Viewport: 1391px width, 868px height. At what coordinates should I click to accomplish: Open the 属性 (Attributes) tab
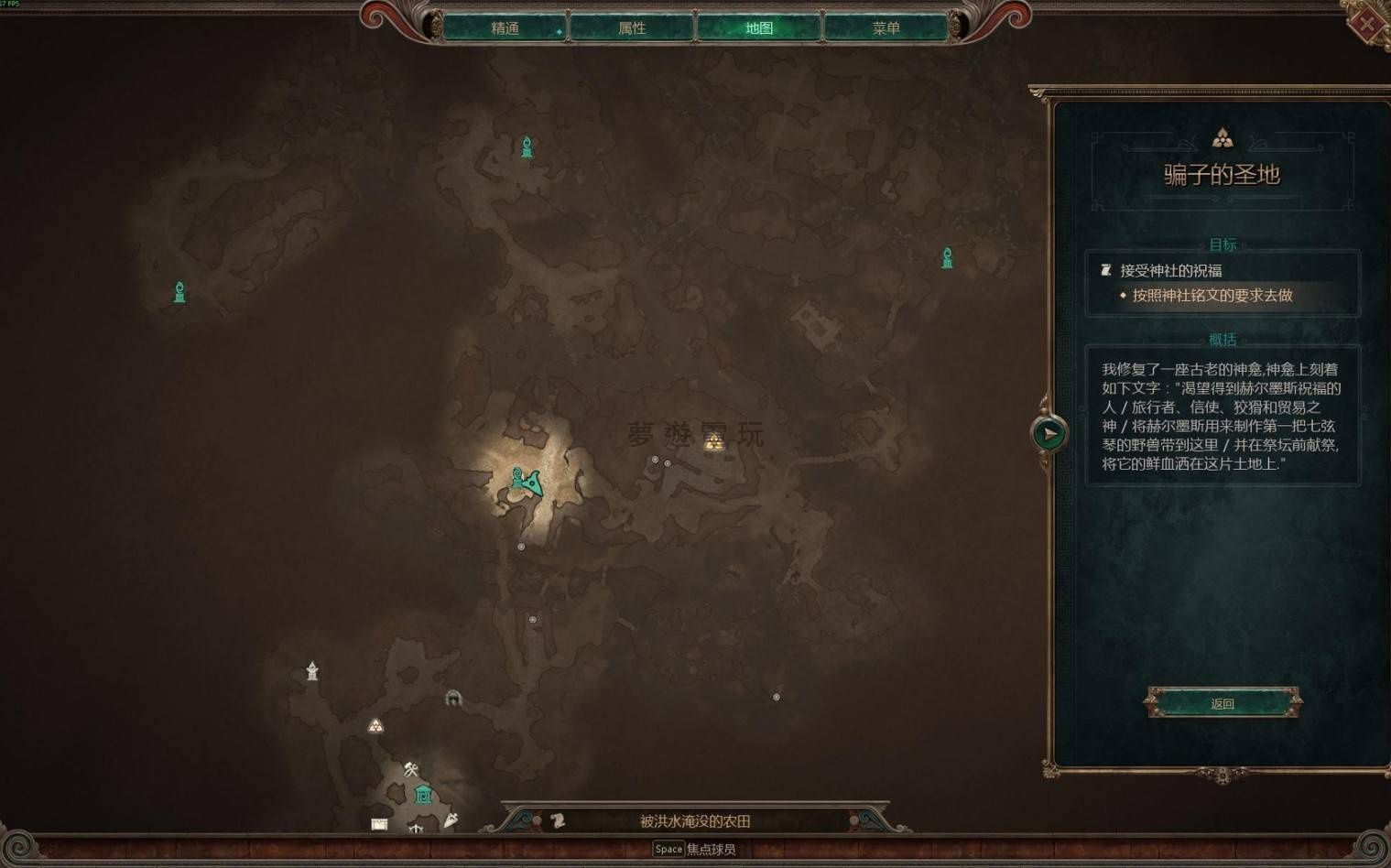(632, 28)
